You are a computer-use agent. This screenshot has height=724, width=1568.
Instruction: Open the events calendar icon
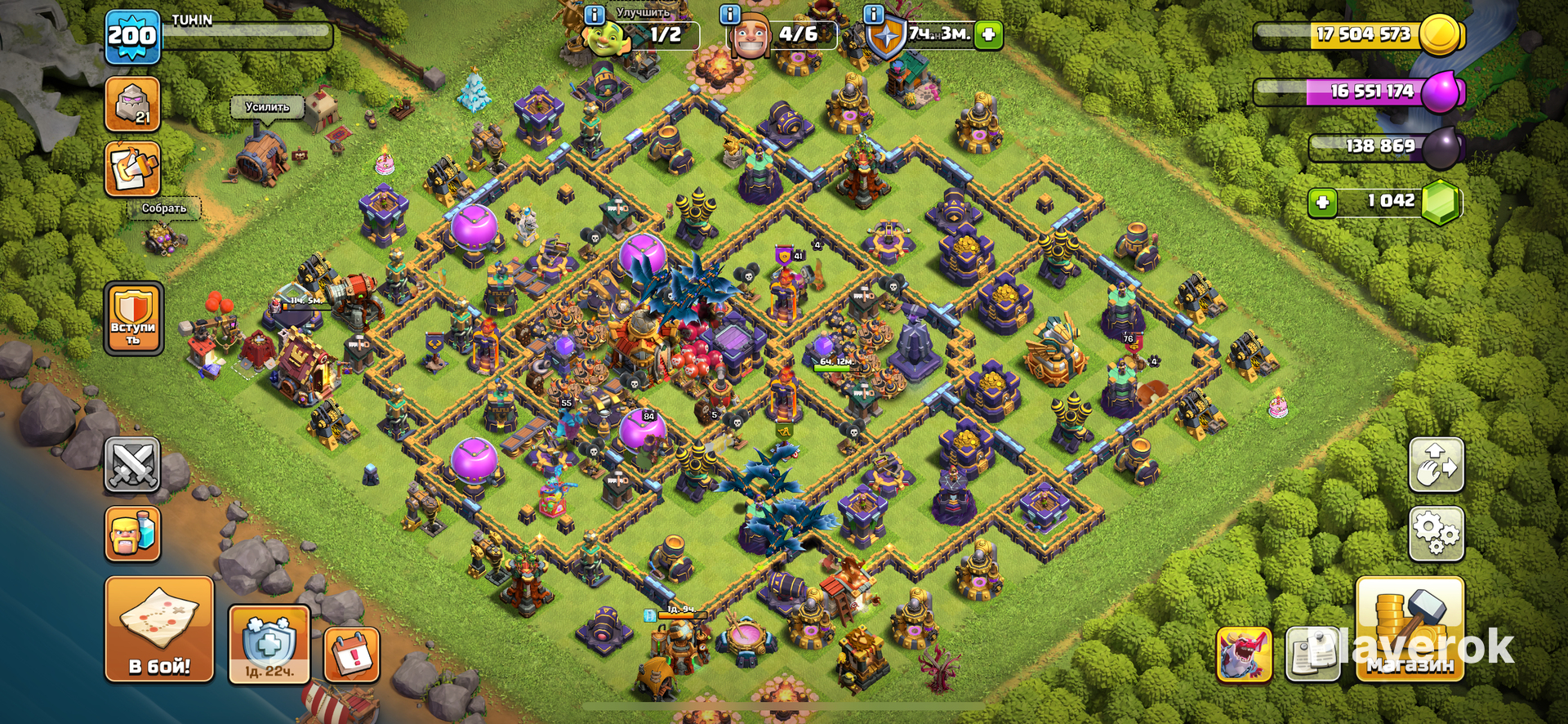point(352,654)
